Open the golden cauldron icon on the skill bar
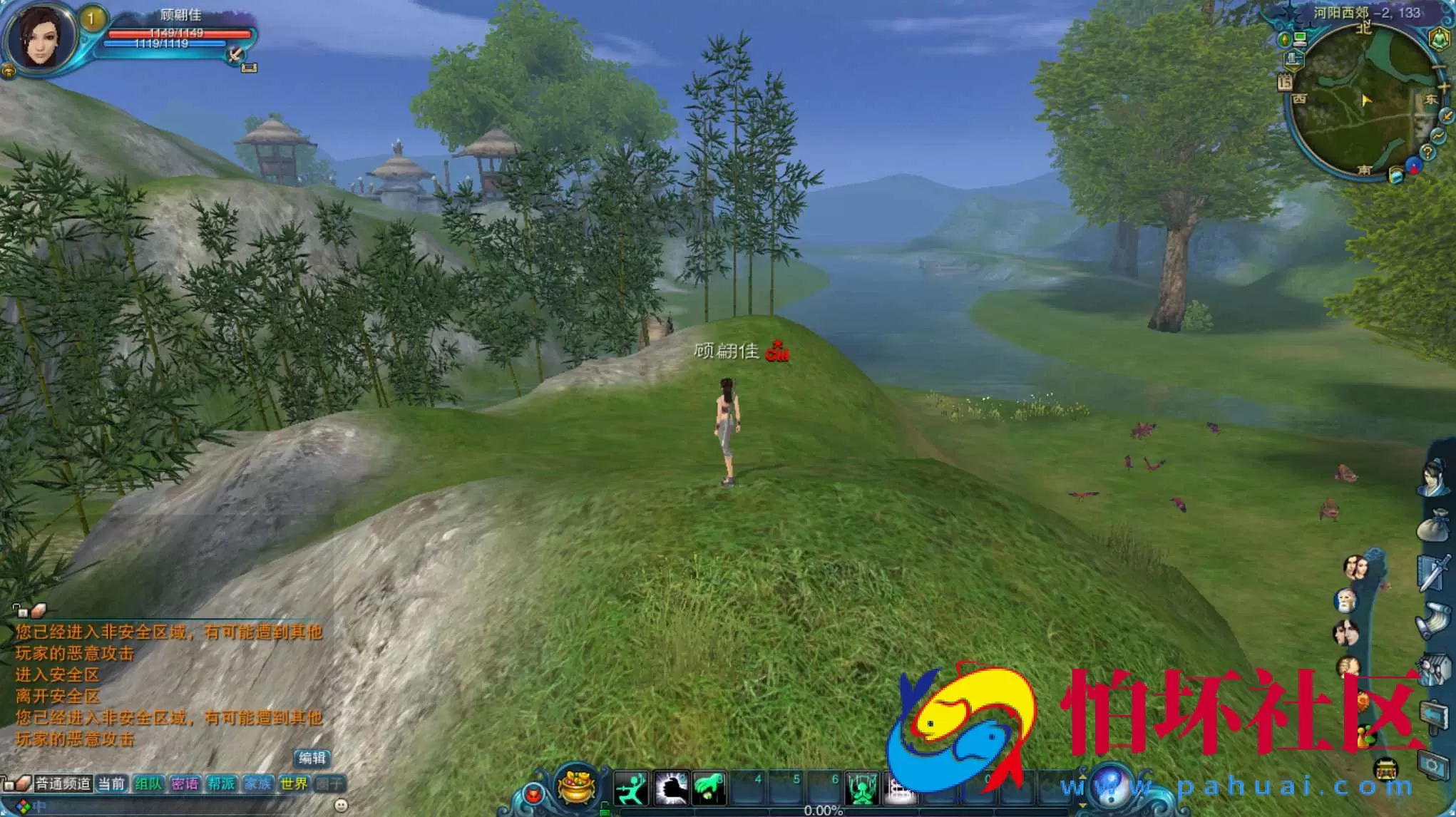 pos(575,787)
